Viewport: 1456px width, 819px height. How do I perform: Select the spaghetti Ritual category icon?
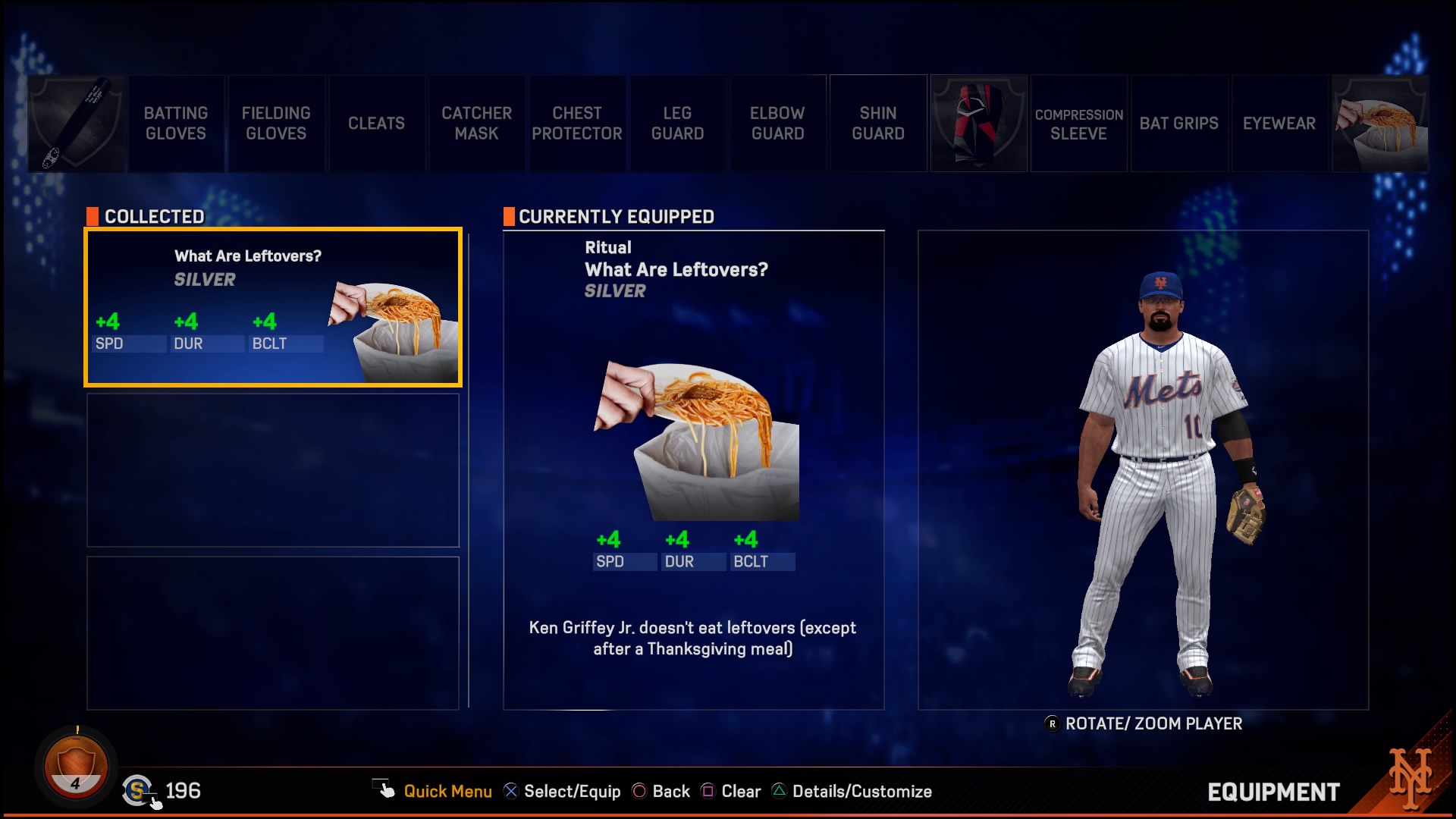[x=1379, y=123]
